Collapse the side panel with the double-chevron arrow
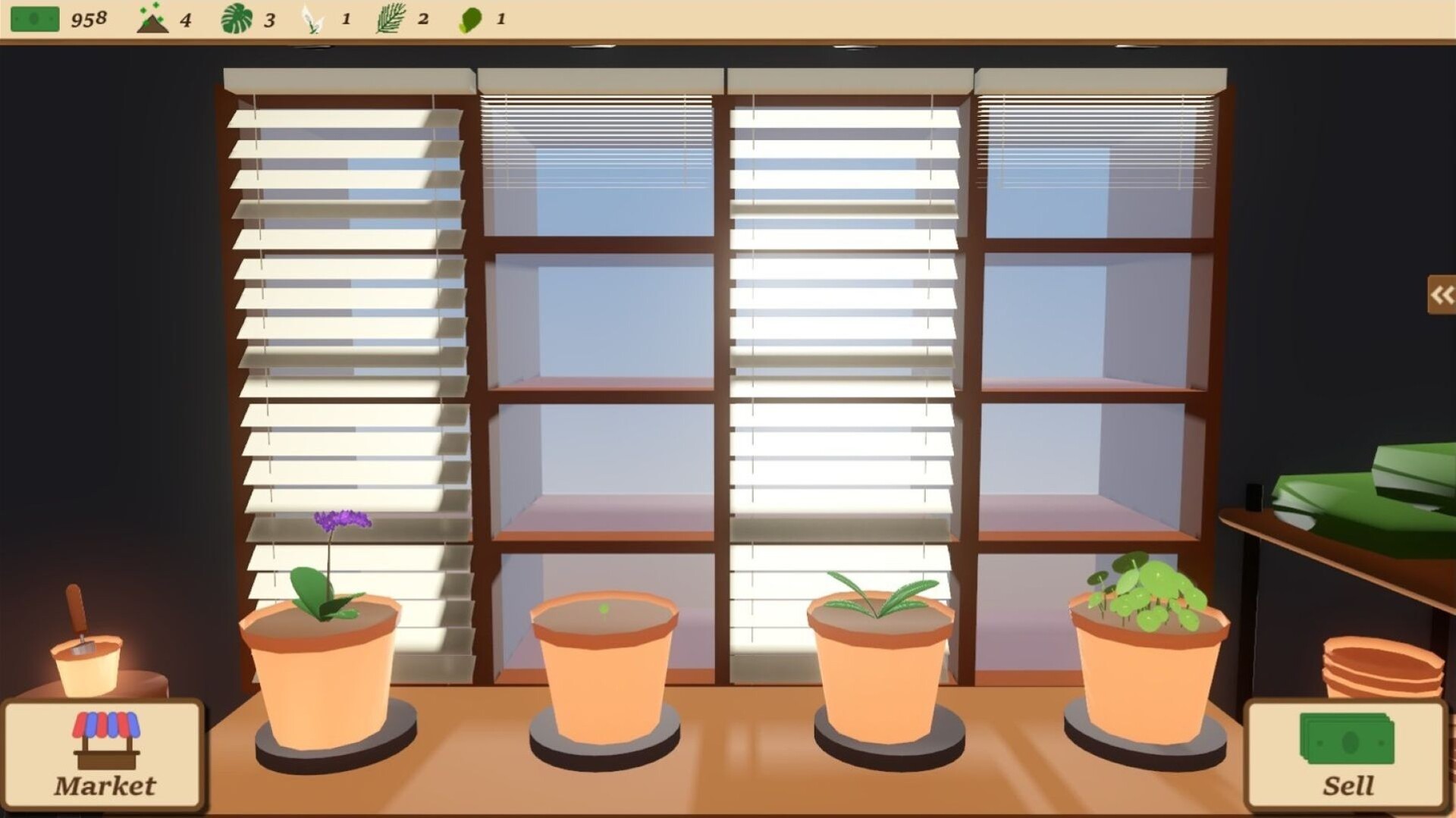The image size is (1456, 818). pos(1440,296)
